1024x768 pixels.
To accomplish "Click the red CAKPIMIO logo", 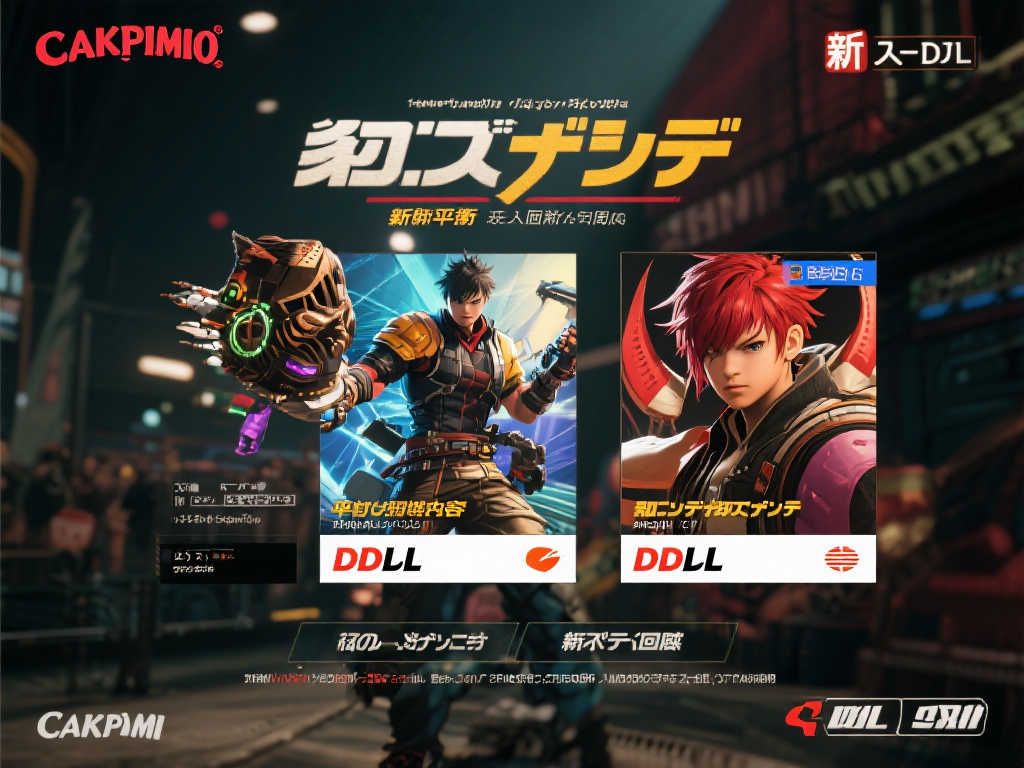I will (129, 47).
